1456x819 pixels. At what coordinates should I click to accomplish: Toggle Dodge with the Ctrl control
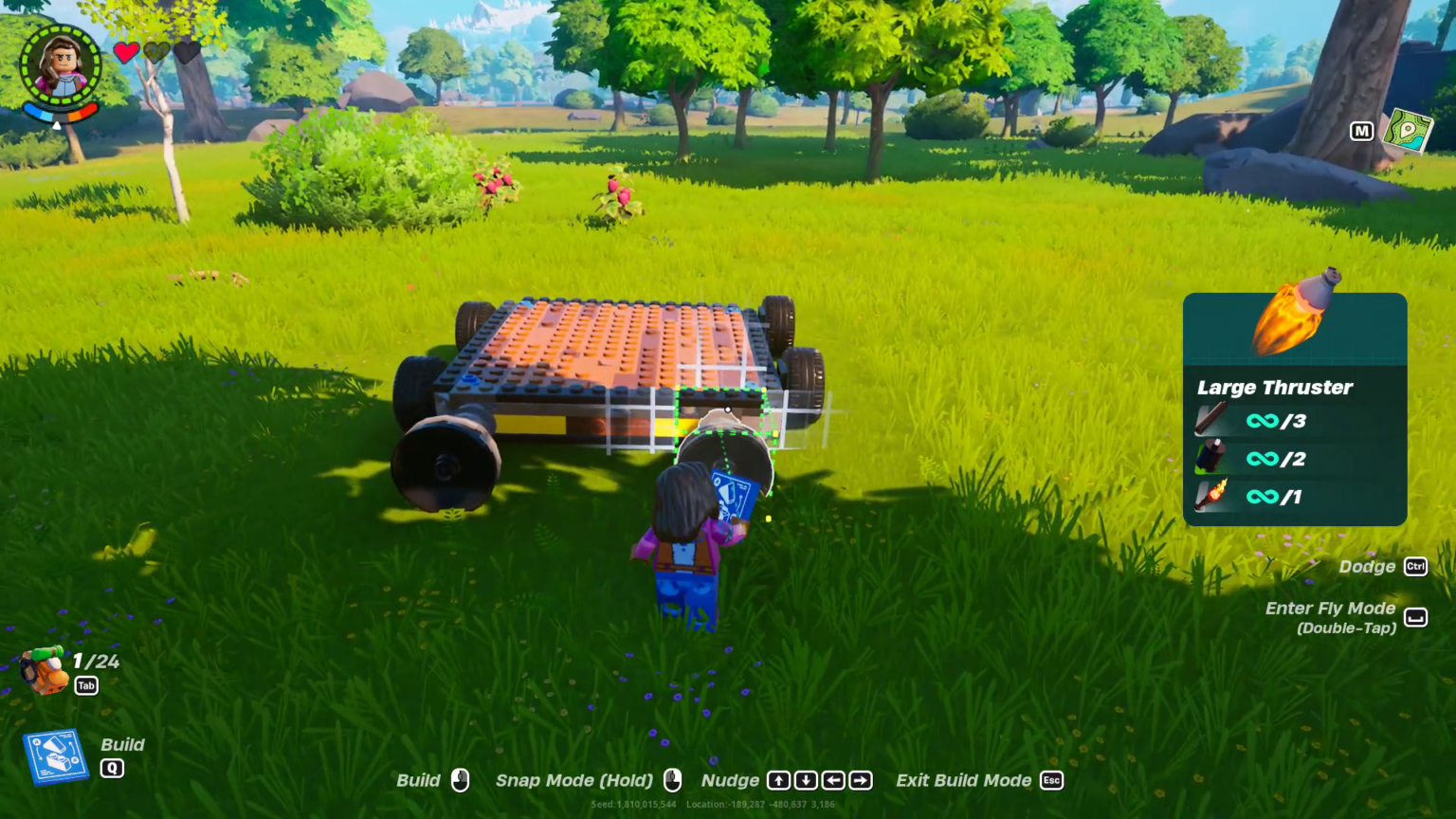[x=1414, y=566]
